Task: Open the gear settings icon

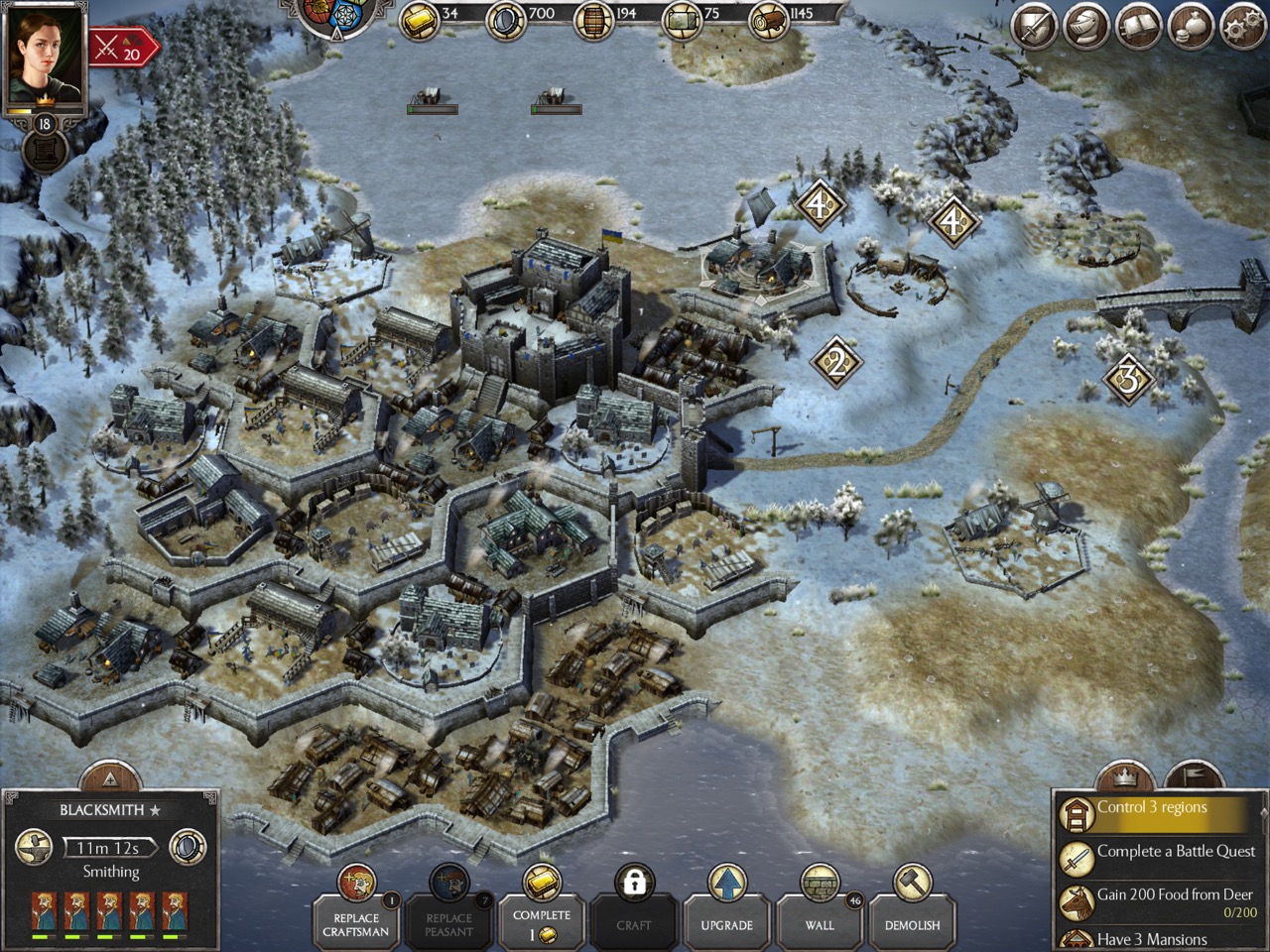Action: 1242,27
